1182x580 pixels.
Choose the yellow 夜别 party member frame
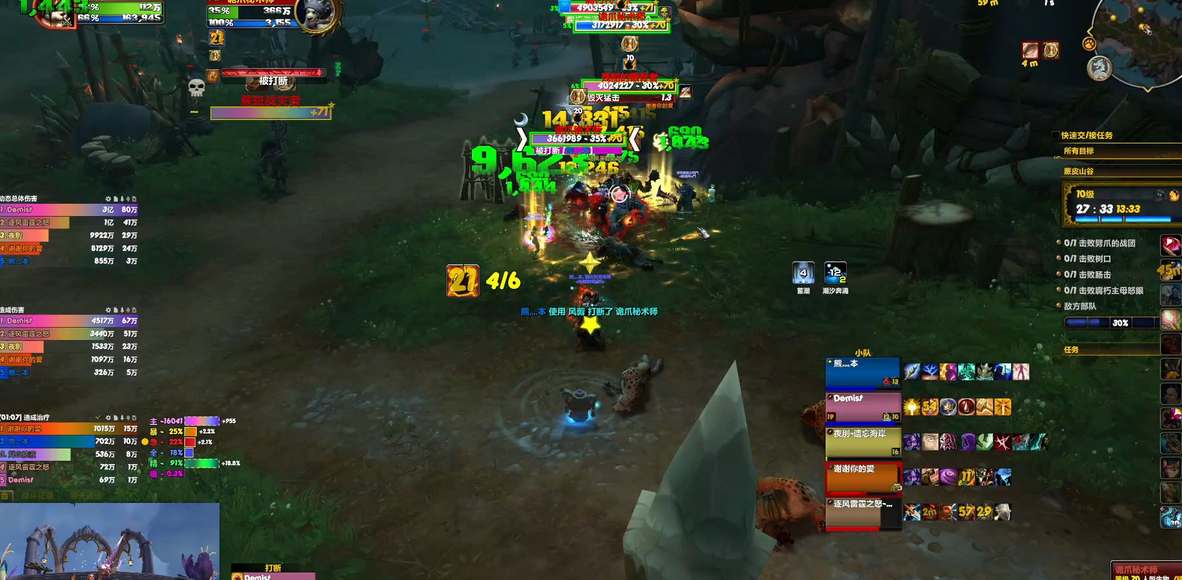[862, 441]
